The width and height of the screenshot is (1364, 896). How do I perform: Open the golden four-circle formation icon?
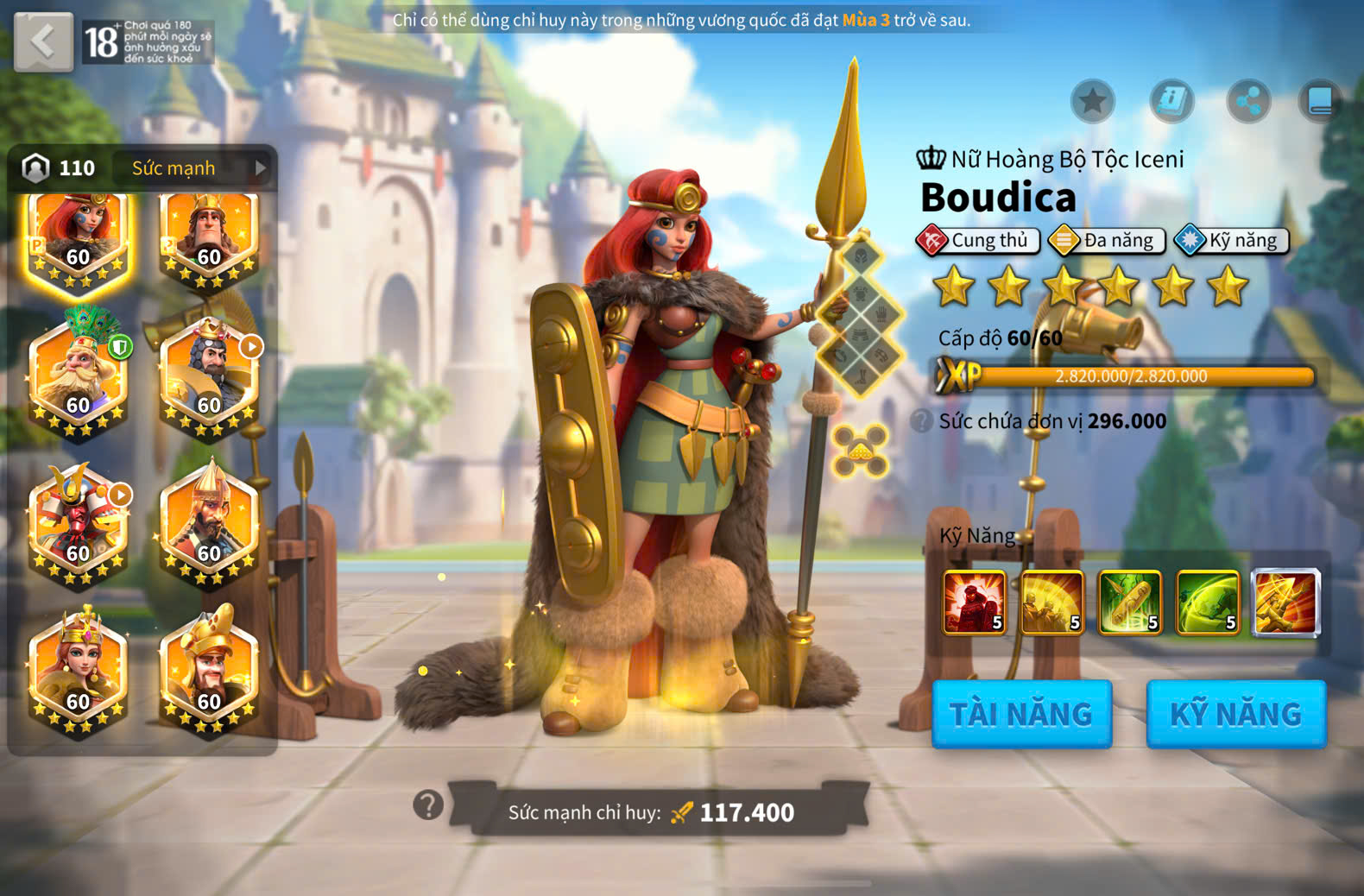pyautogui.click(x=860, y=451)
